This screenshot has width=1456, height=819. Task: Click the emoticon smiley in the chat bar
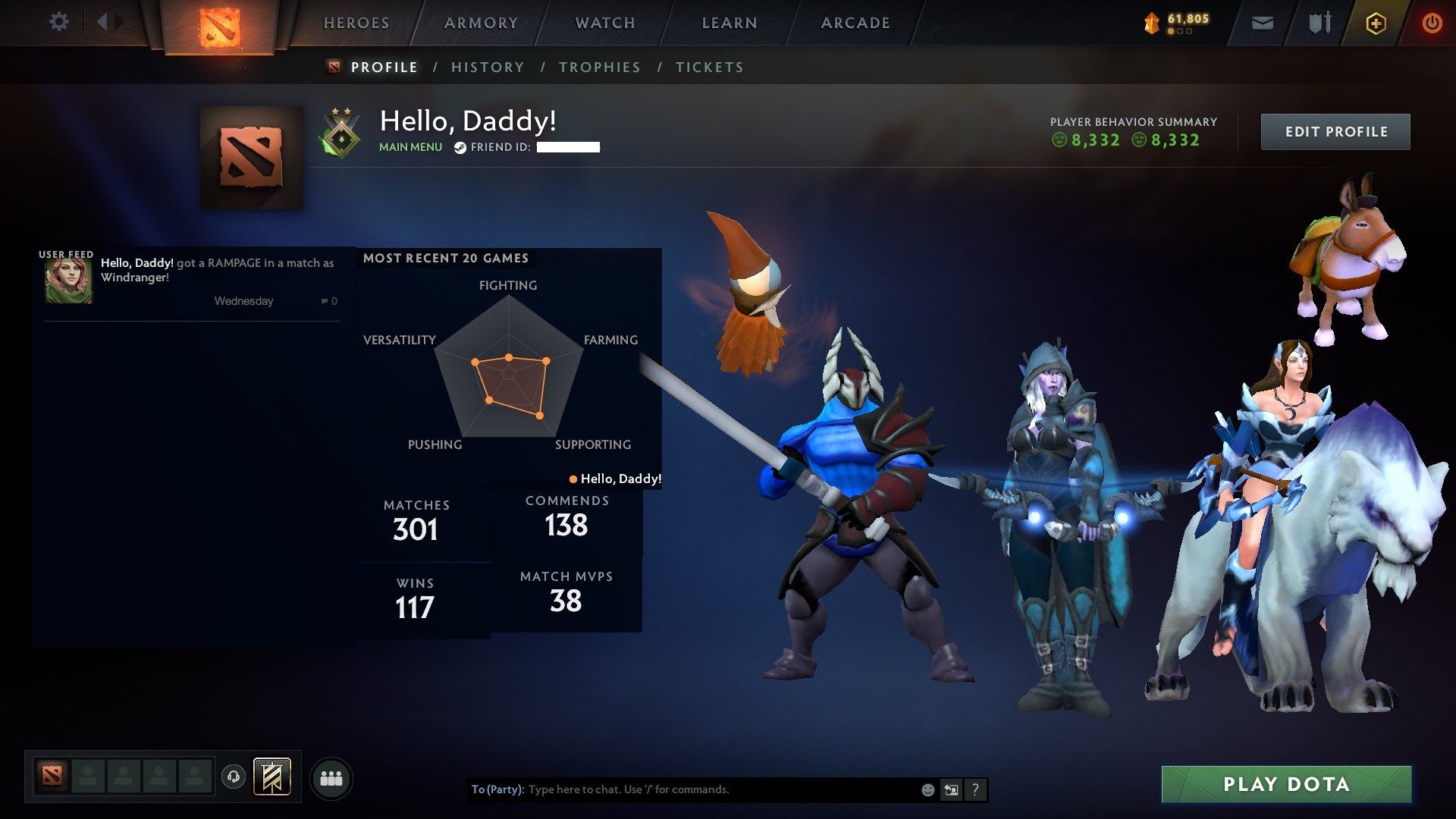(x=927, y=789)
